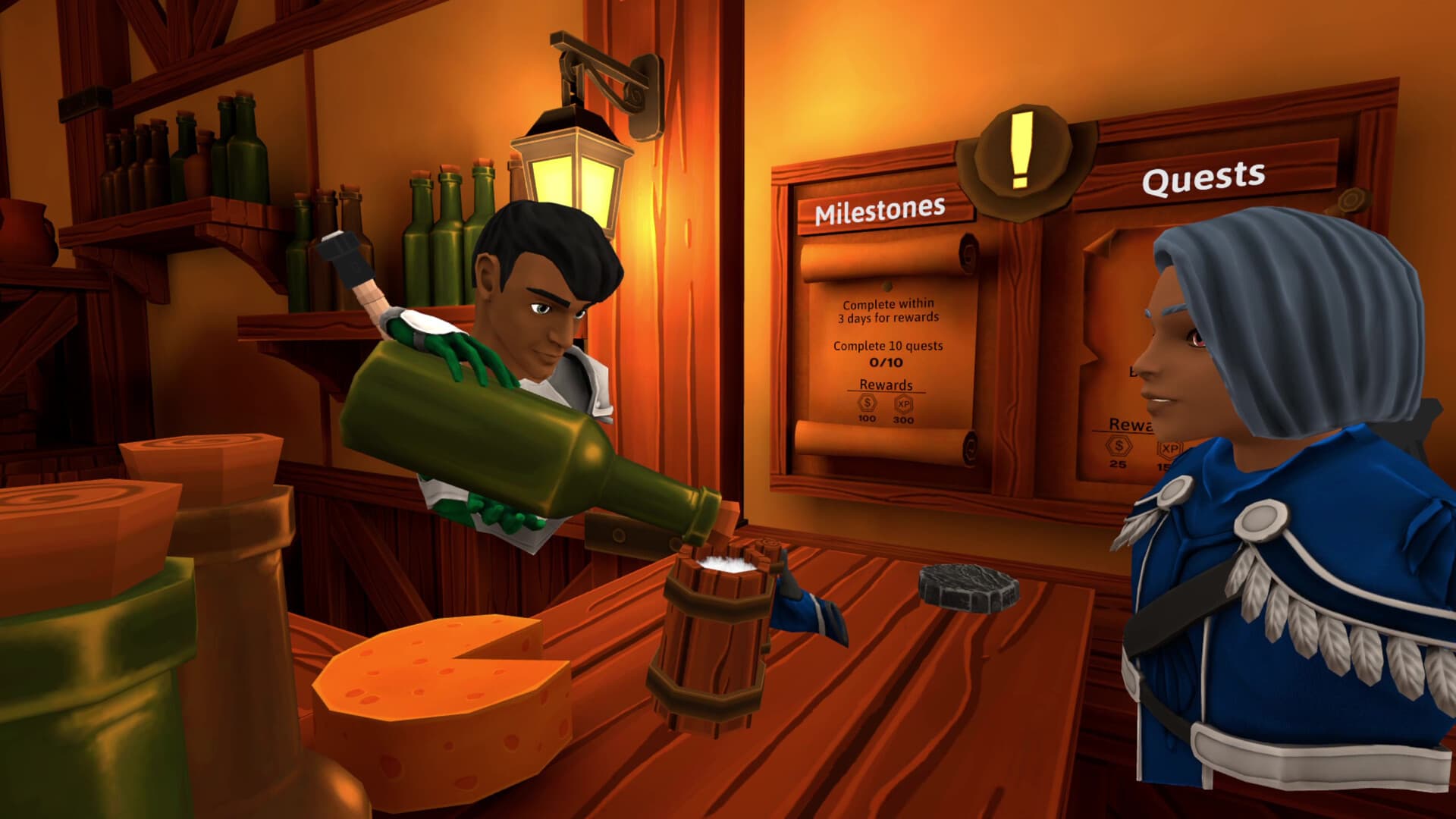The height and width of the screenshot is (819, 1456).
Task: Click the 0/10 quest completion progress counter
Action: click(x=886, y=361)
